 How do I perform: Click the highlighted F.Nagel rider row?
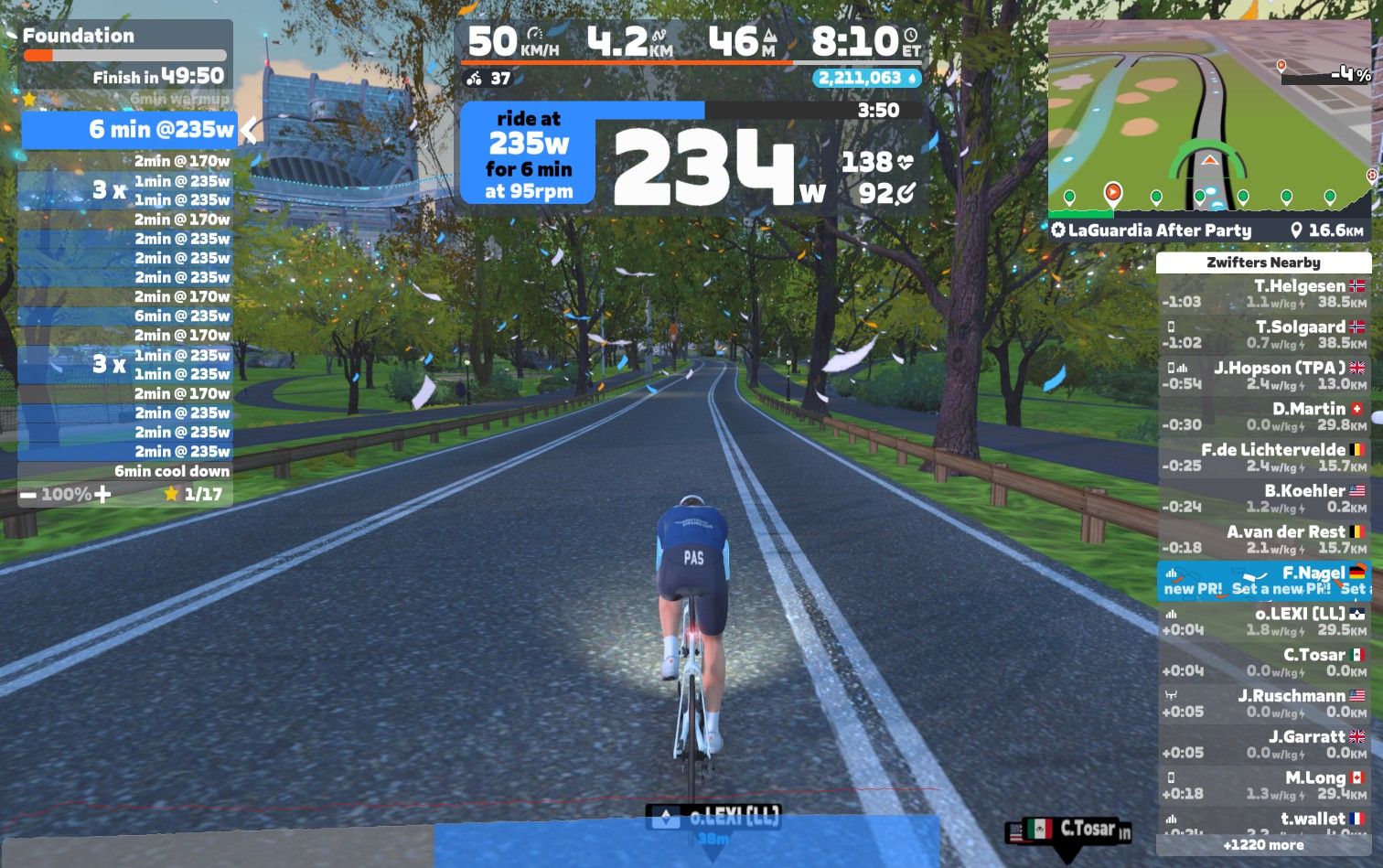(1263, 581)
